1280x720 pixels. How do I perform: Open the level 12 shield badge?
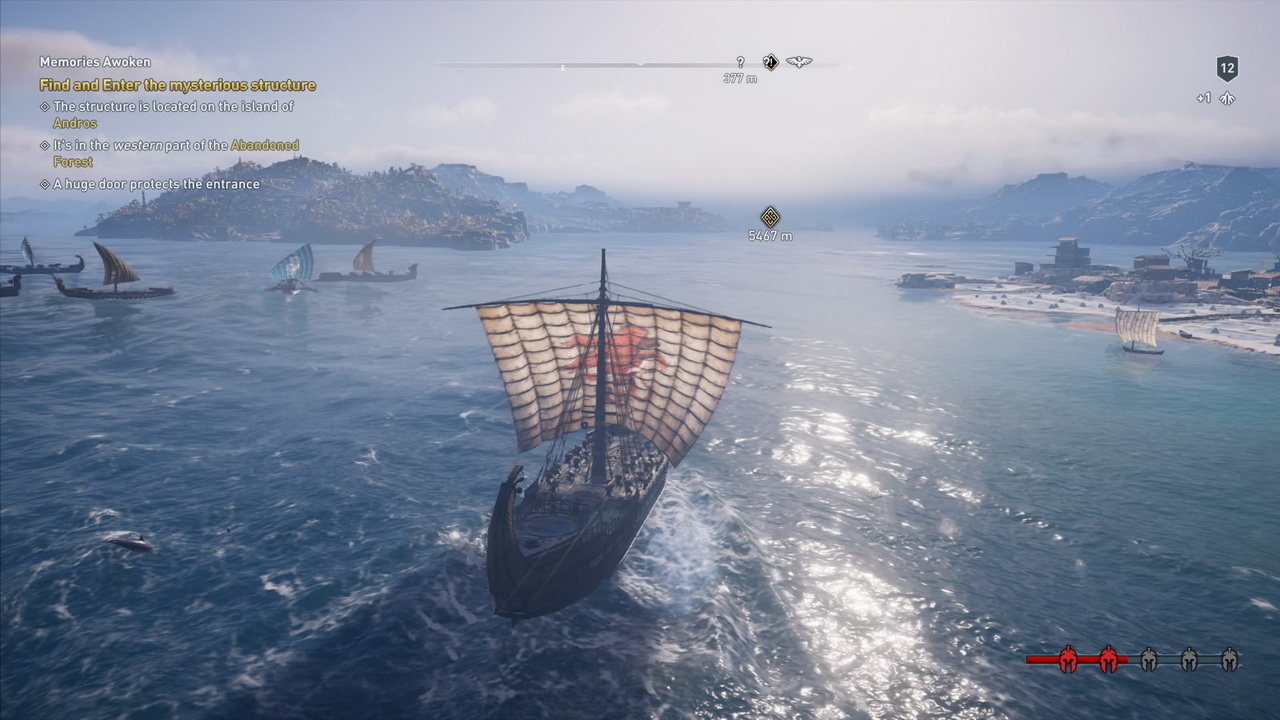(x=1227, y=68)
